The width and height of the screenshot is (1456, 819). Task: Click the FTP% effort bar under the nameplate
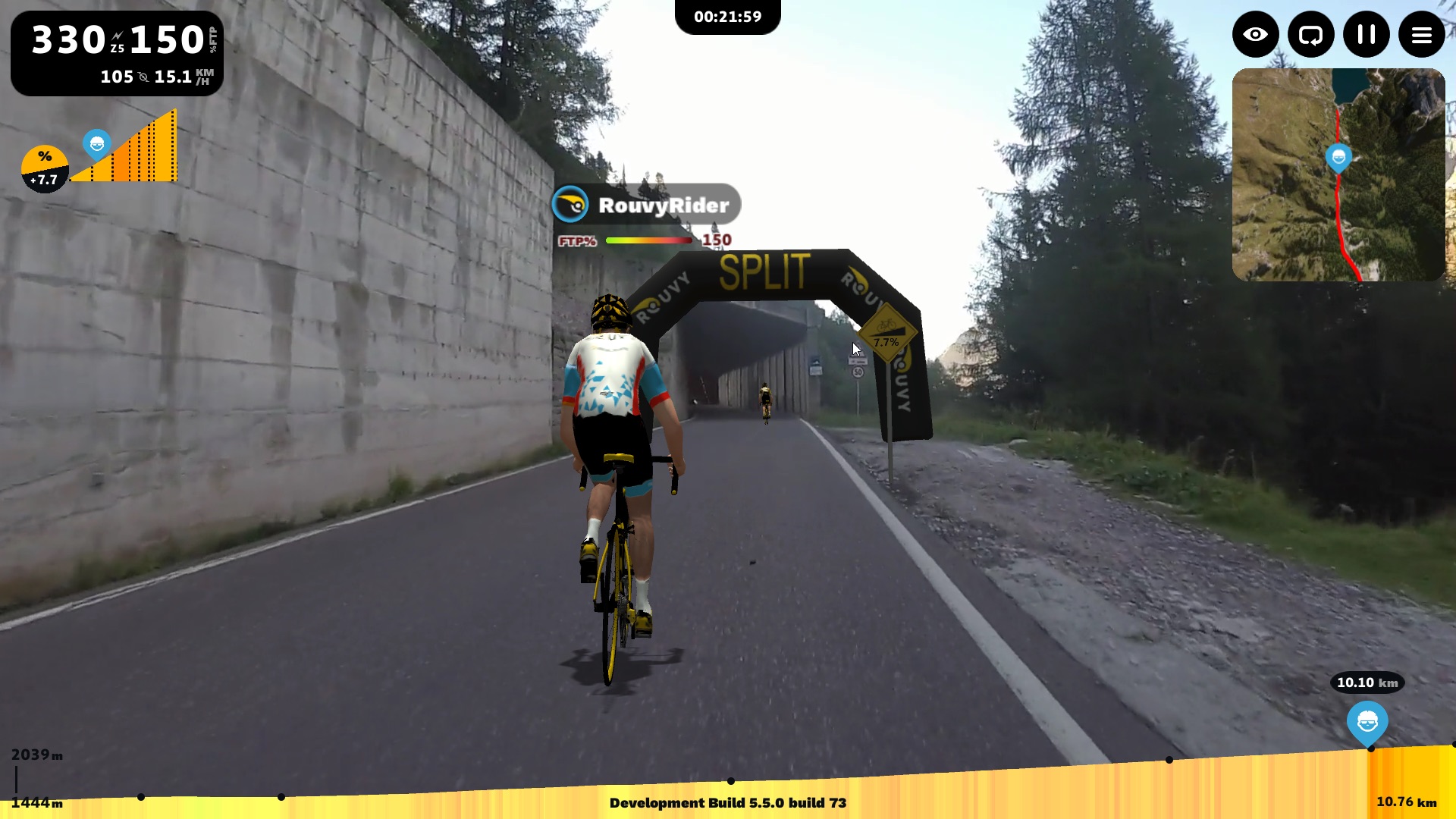pyautogui.click(x=648, y=240)
